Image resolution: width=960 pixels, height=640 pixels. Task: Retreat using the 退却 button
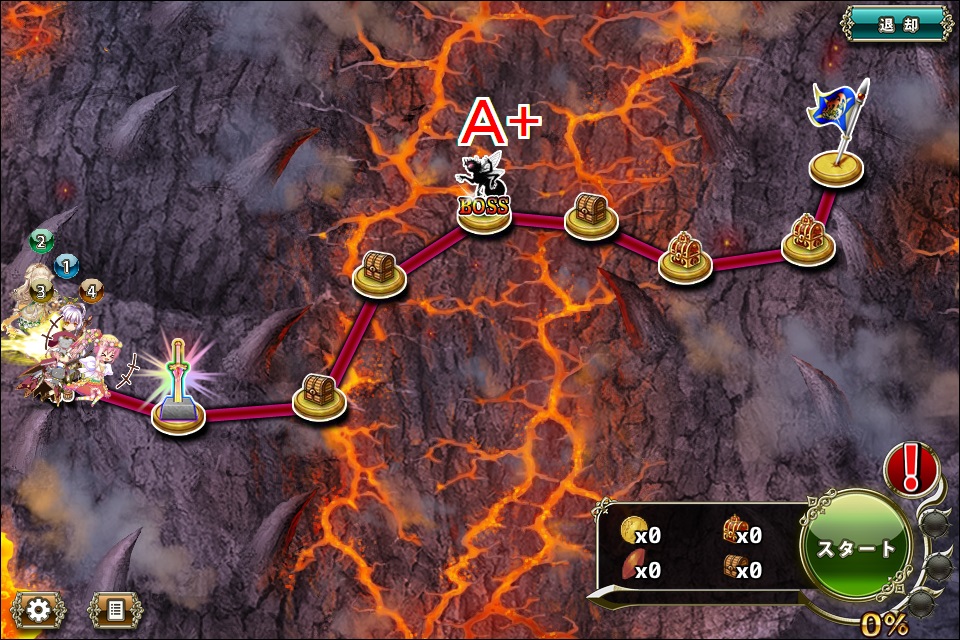pos(896,23)
